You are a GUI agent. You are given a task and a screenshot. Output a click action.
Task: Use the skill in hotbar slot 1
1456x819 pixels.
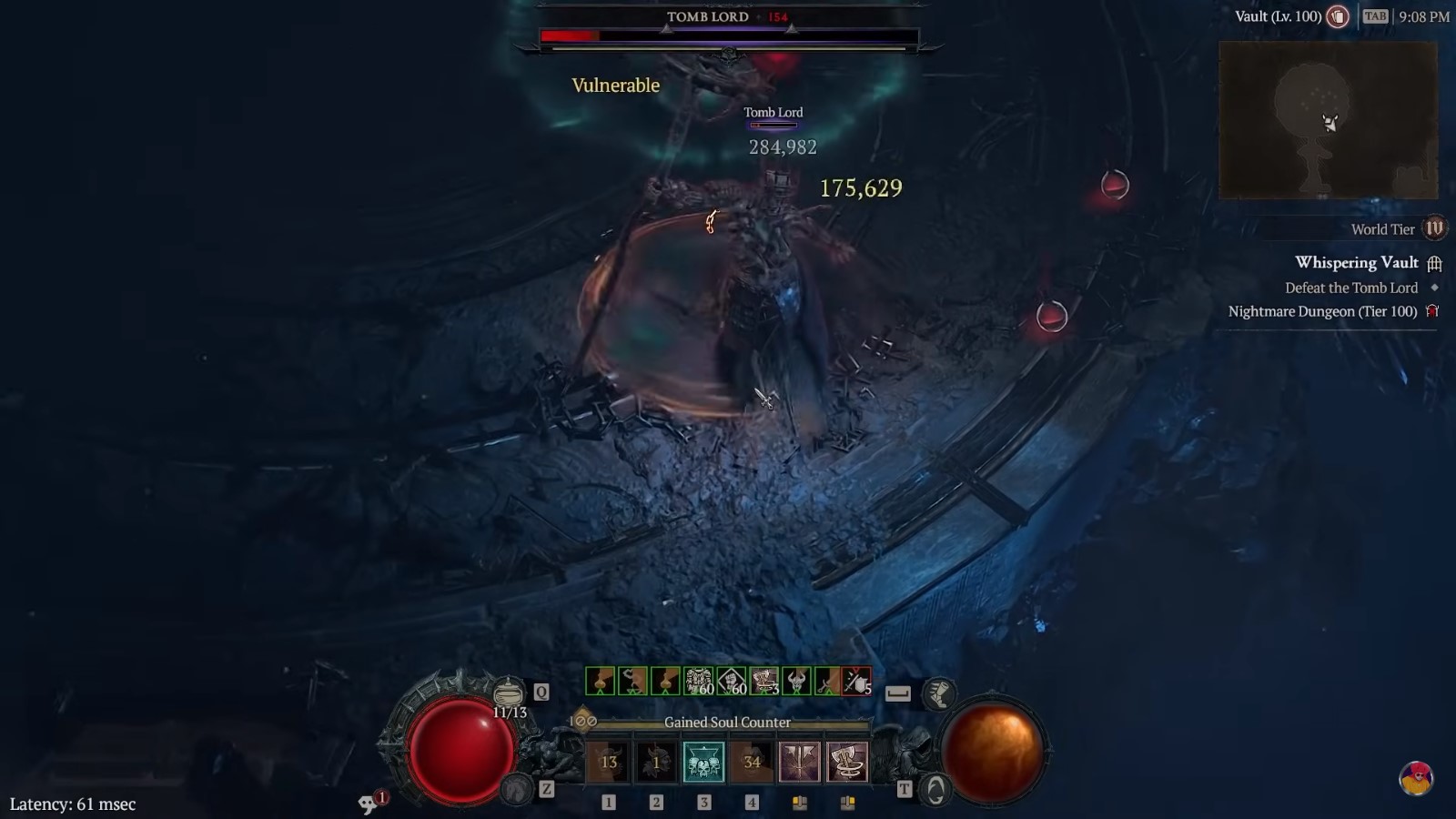coord(610,762)
